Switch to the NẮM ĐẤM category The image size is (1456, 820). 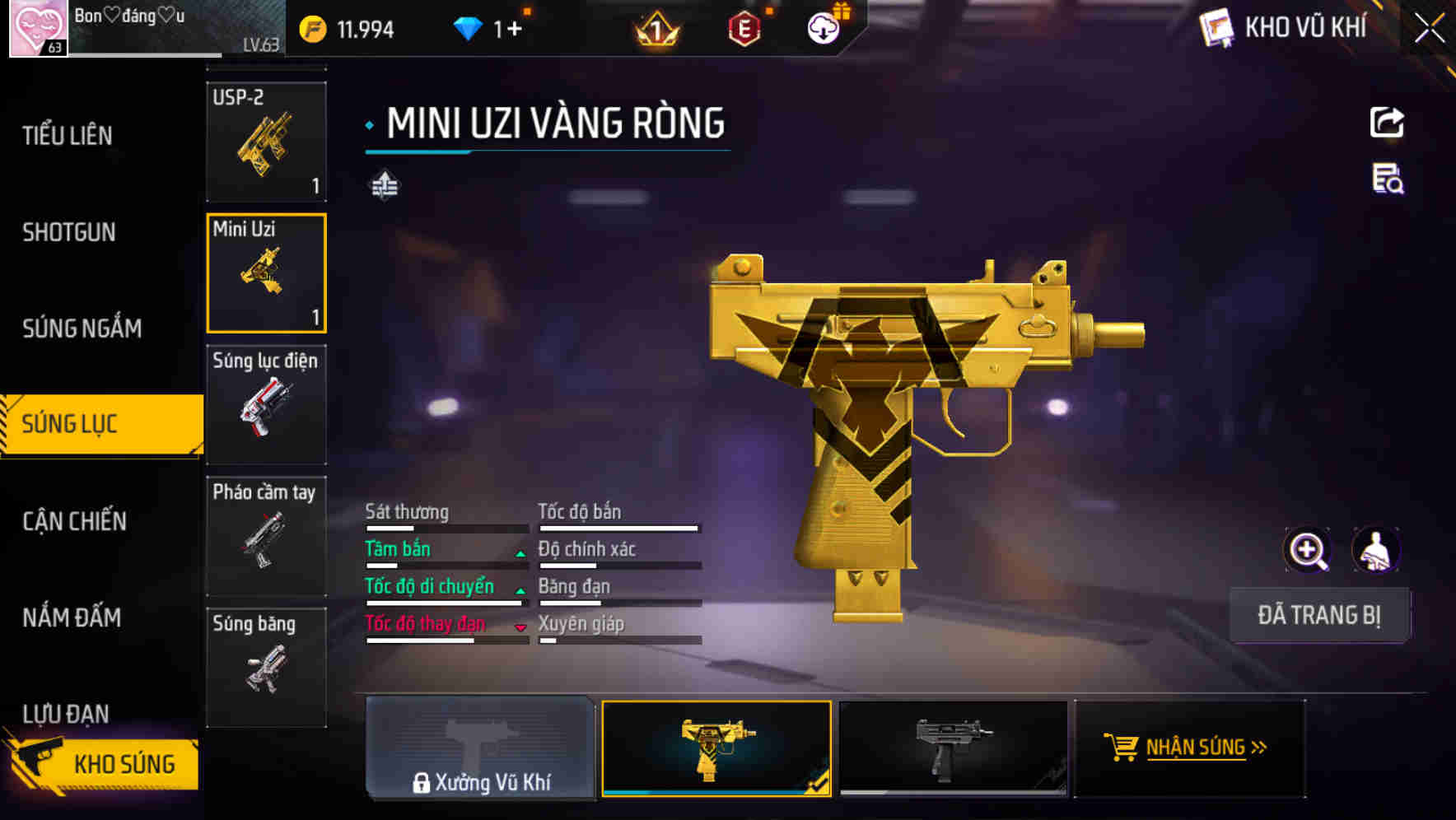pyautogui.click(x=72, y=617)
